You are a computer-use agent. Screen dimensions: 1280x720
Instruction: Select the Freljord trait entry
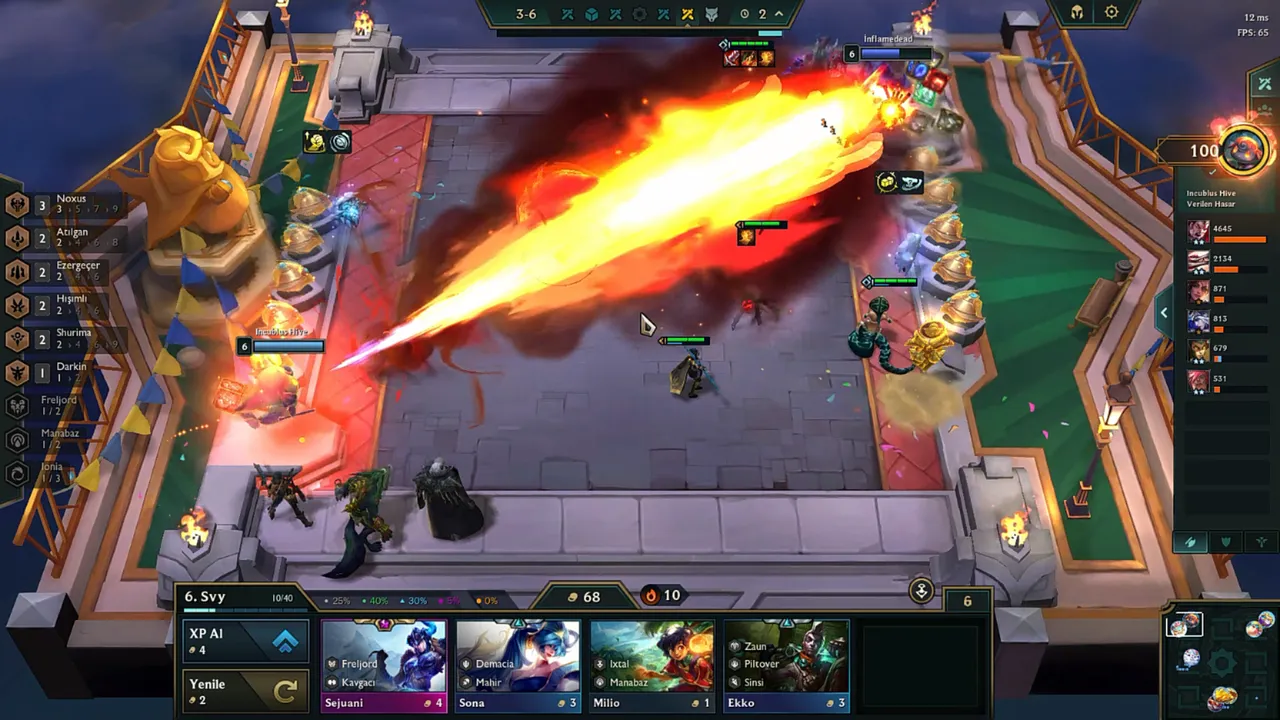pyautogui.click(x=50, y=406)
